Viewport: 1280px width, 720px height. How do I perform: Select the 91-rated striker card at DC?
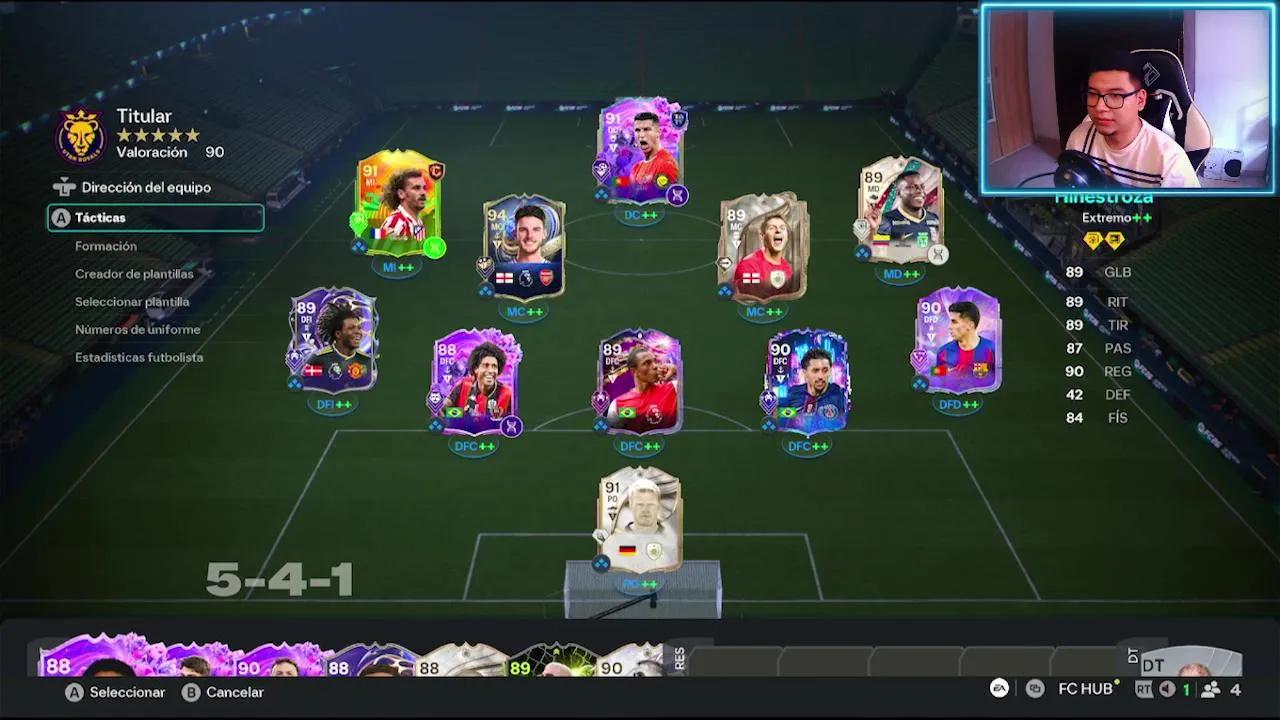[x=641, y=152]
